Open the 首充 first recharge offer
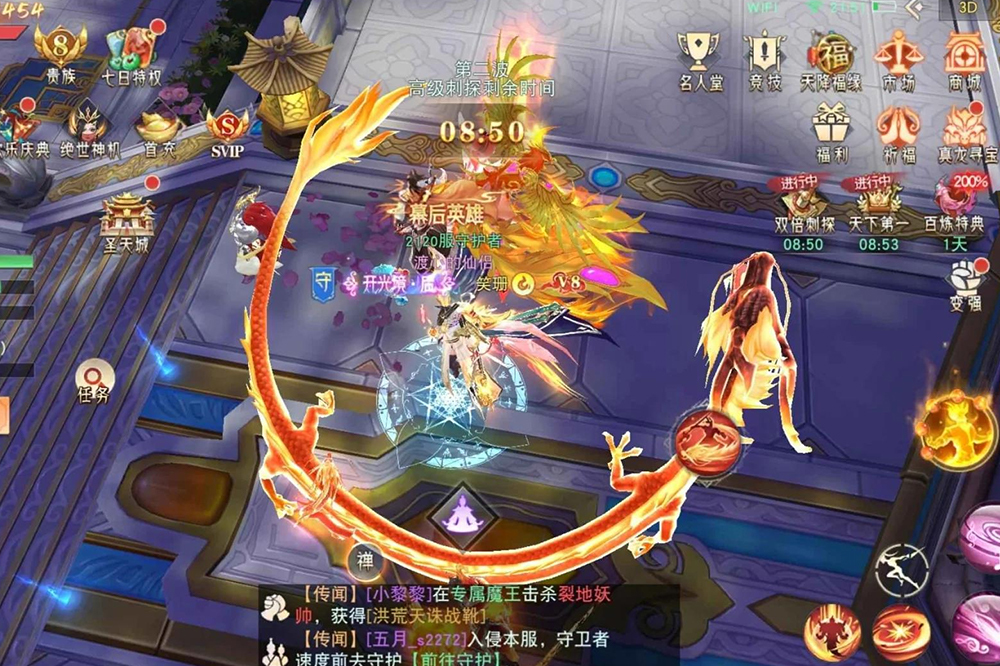The height and width of the screenshot is (666, 1000). click(159, 128)
